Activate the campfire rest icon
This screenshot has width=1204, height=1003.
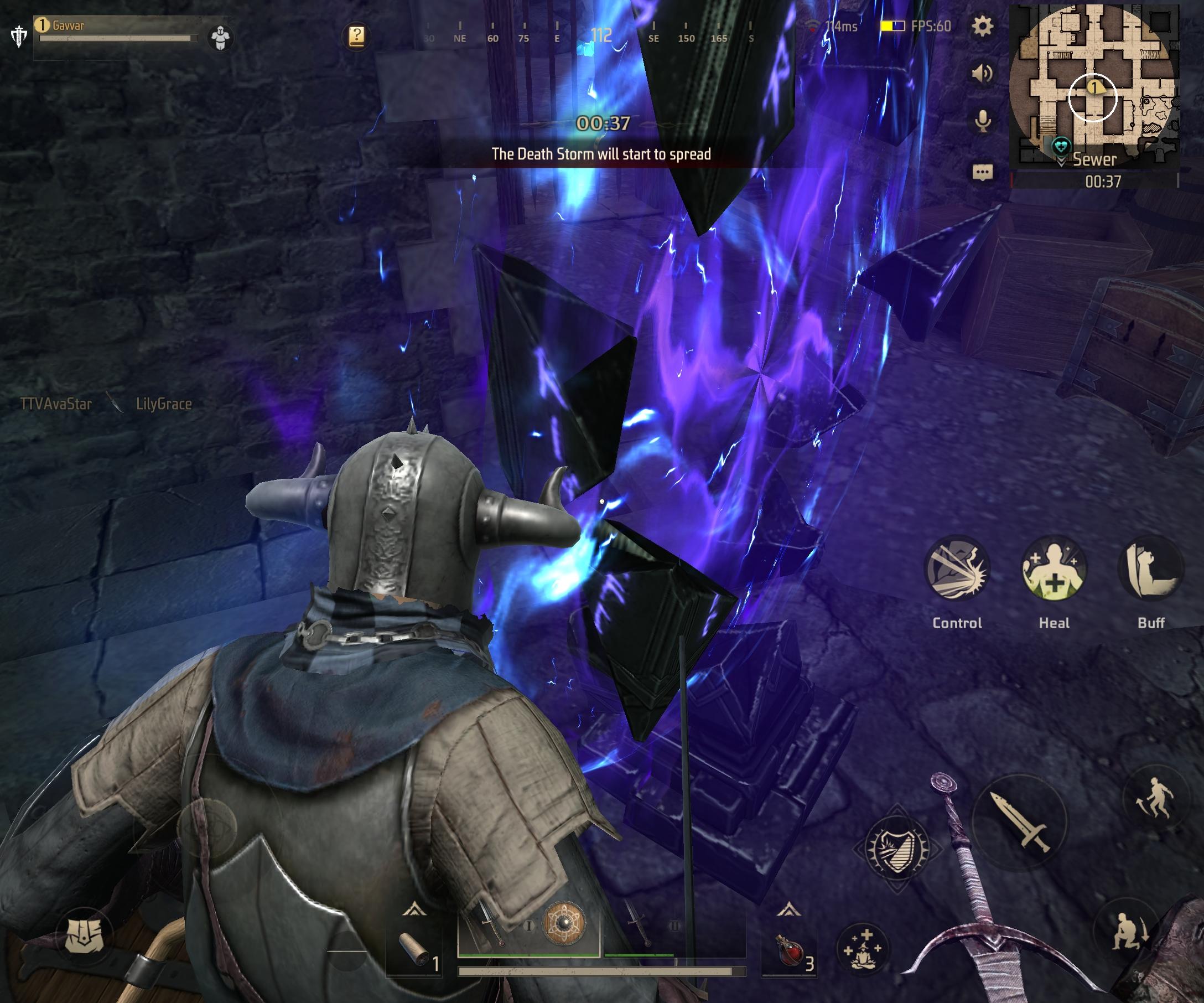coord(862,949)
